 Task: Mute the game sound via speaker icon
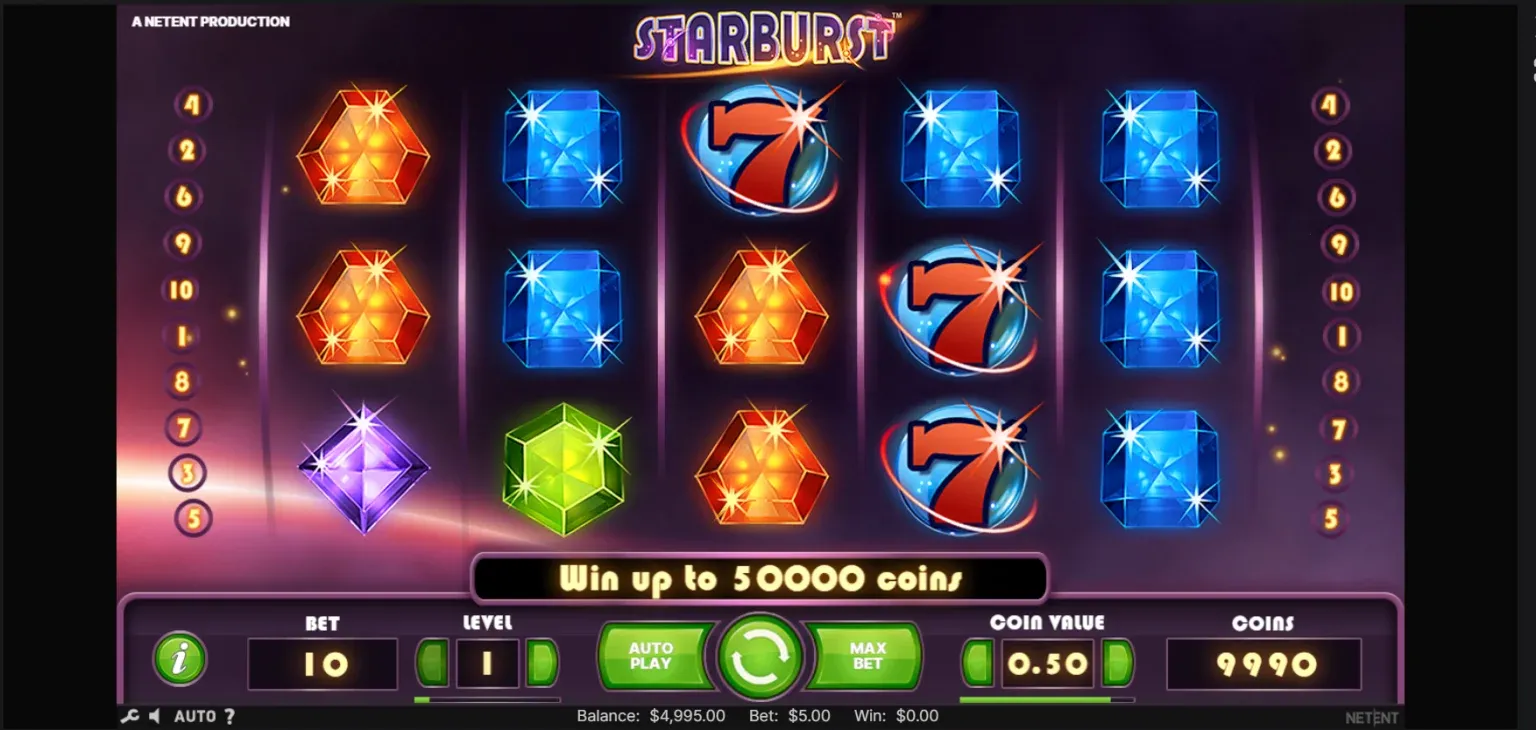pos(155,716)
